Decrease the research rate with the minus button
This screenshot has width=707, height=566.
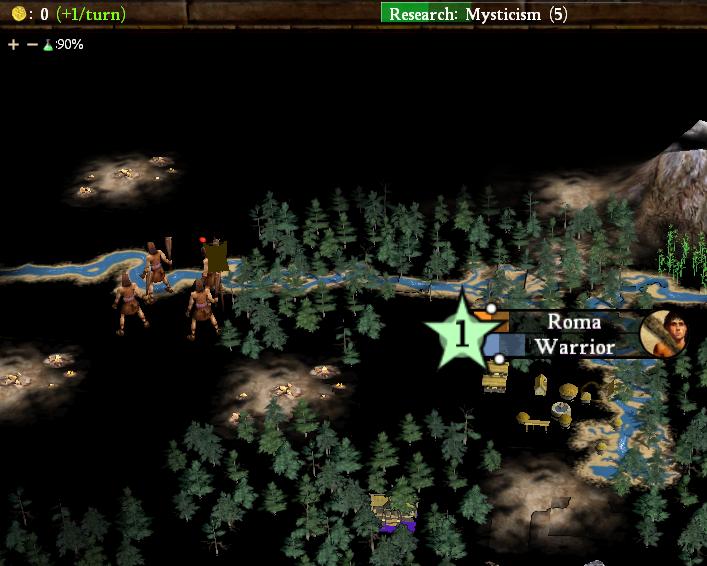pyautogui.click(x=32, y=45)
